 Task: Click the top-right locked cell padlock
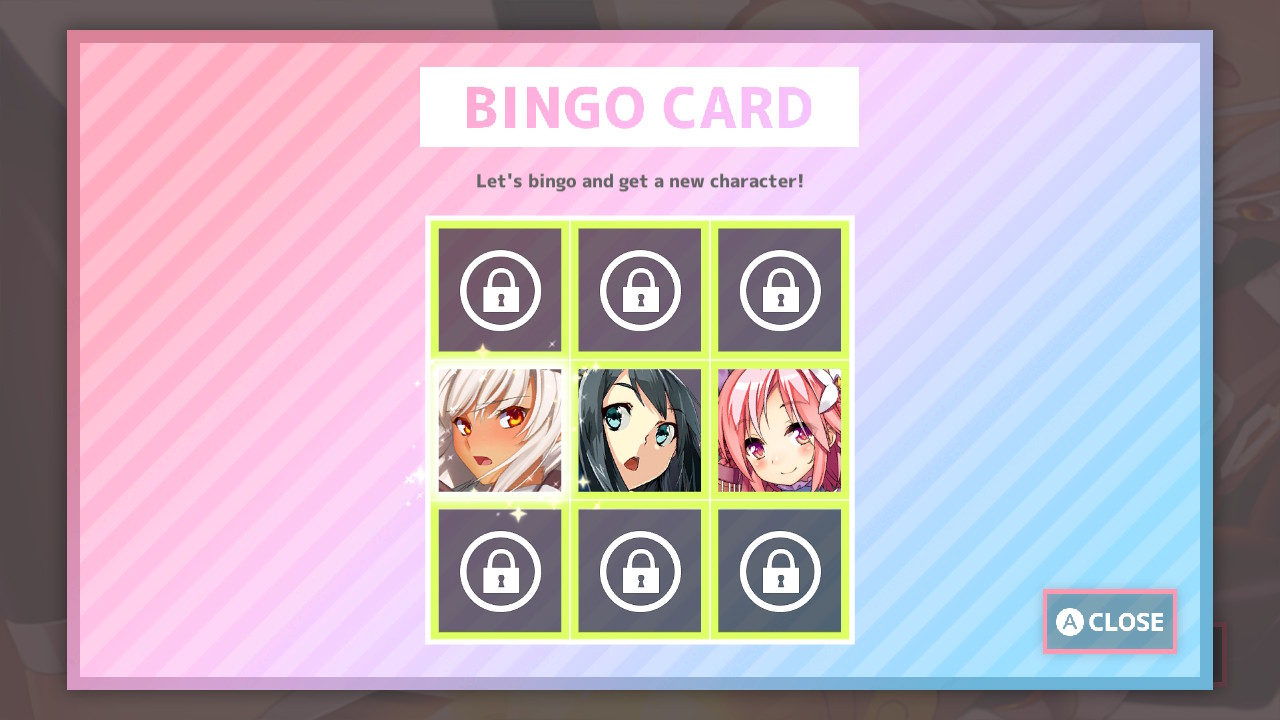pos(780,289)
